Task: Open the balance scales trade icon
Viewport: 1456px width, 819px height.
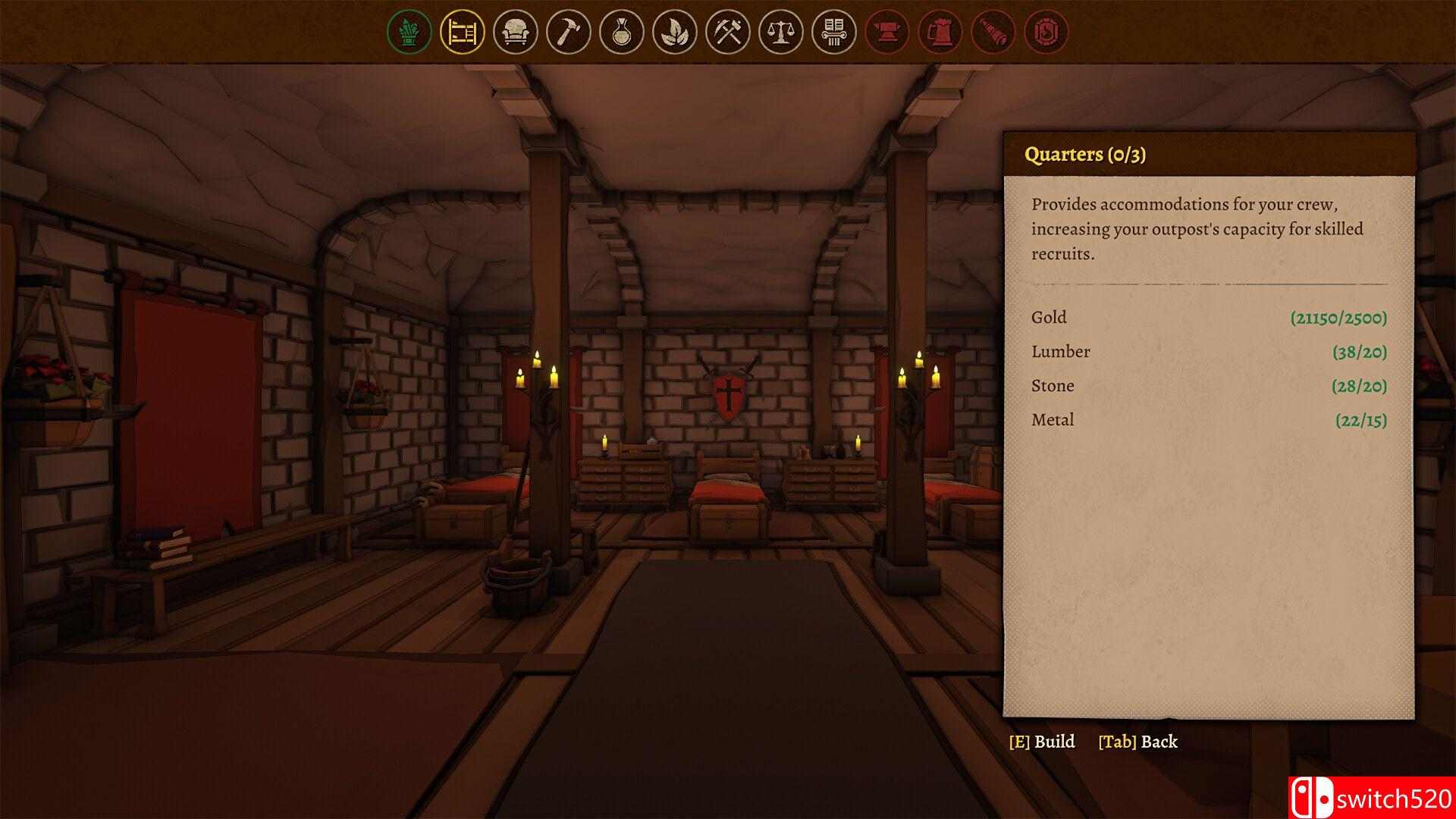Action: click(780, 32)
